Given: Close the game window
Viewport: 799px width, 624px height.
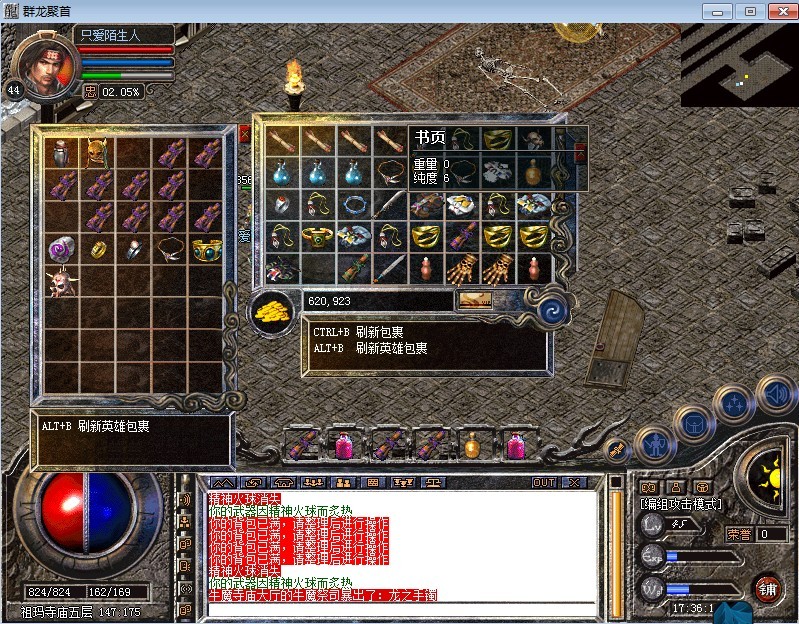Looking at the screenshot, I should click(x=780, y=11).
